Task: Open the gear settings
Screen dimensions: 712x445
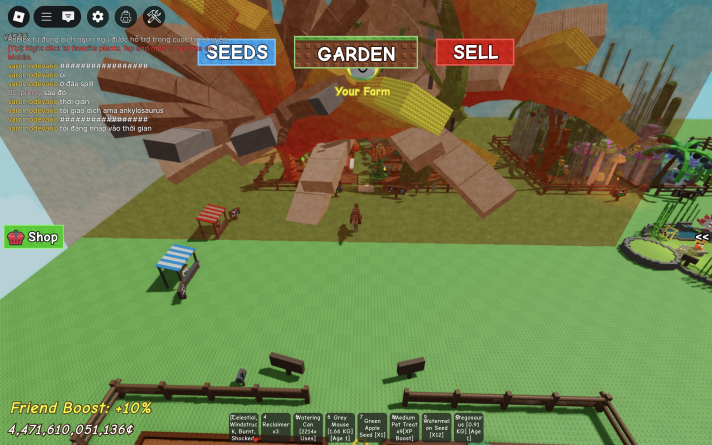Action: tap(97, 16)
